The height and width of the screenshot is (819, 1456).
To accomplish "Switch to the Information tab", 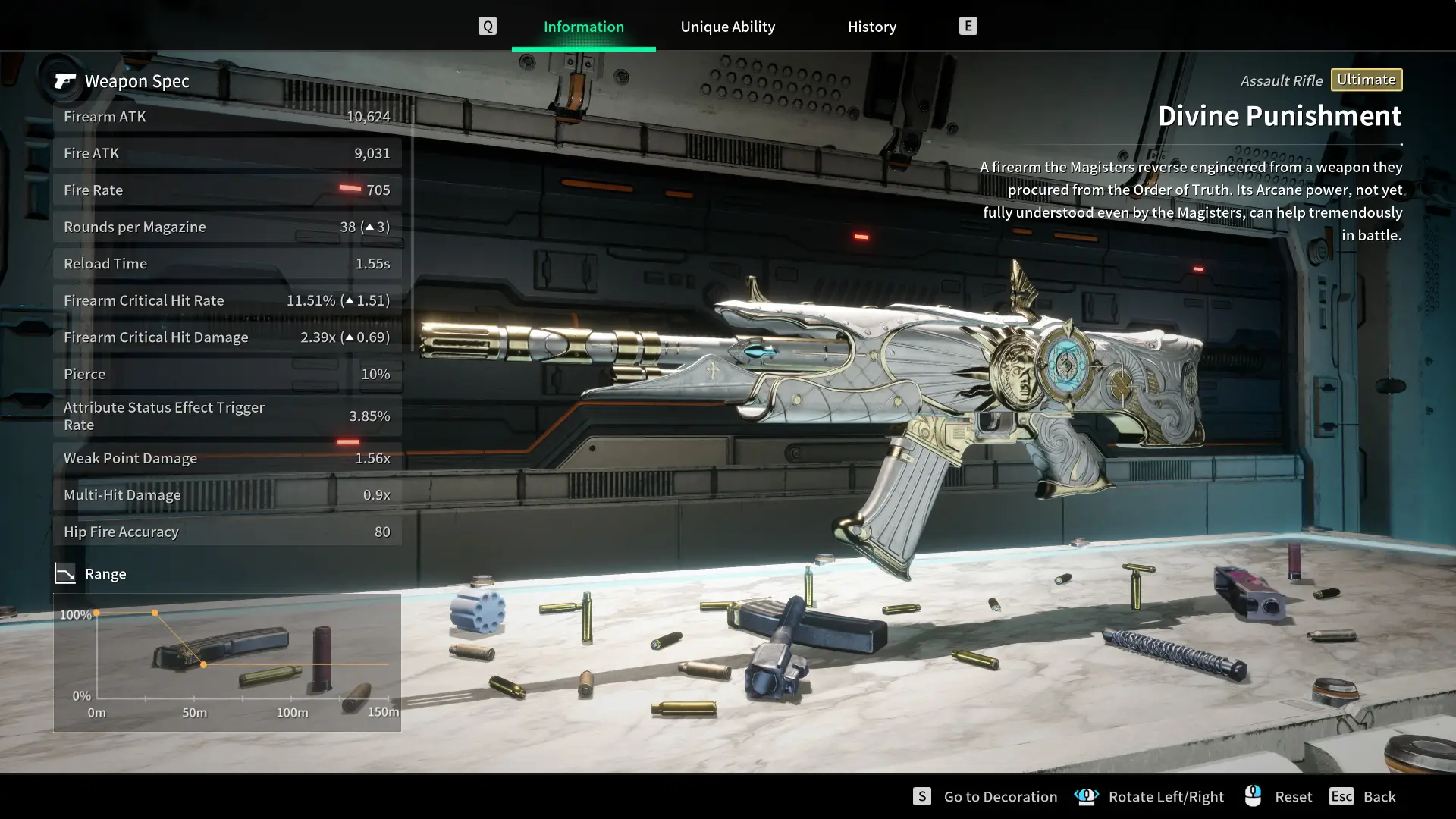I will (x=583, y=27).
